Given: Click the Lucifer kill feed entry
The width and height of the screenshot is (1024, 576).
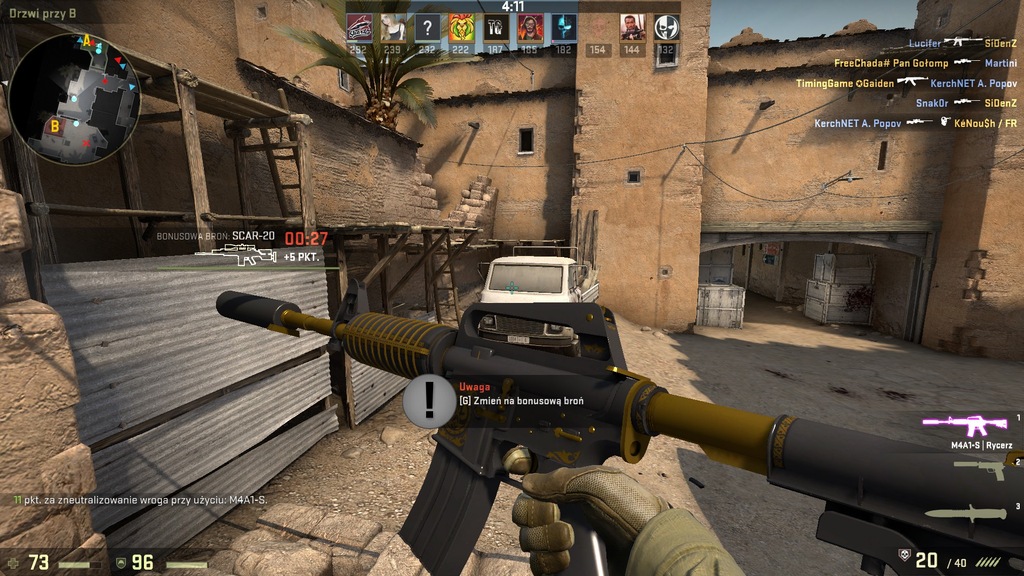Looking at the screenshot, I should [962, 43].
